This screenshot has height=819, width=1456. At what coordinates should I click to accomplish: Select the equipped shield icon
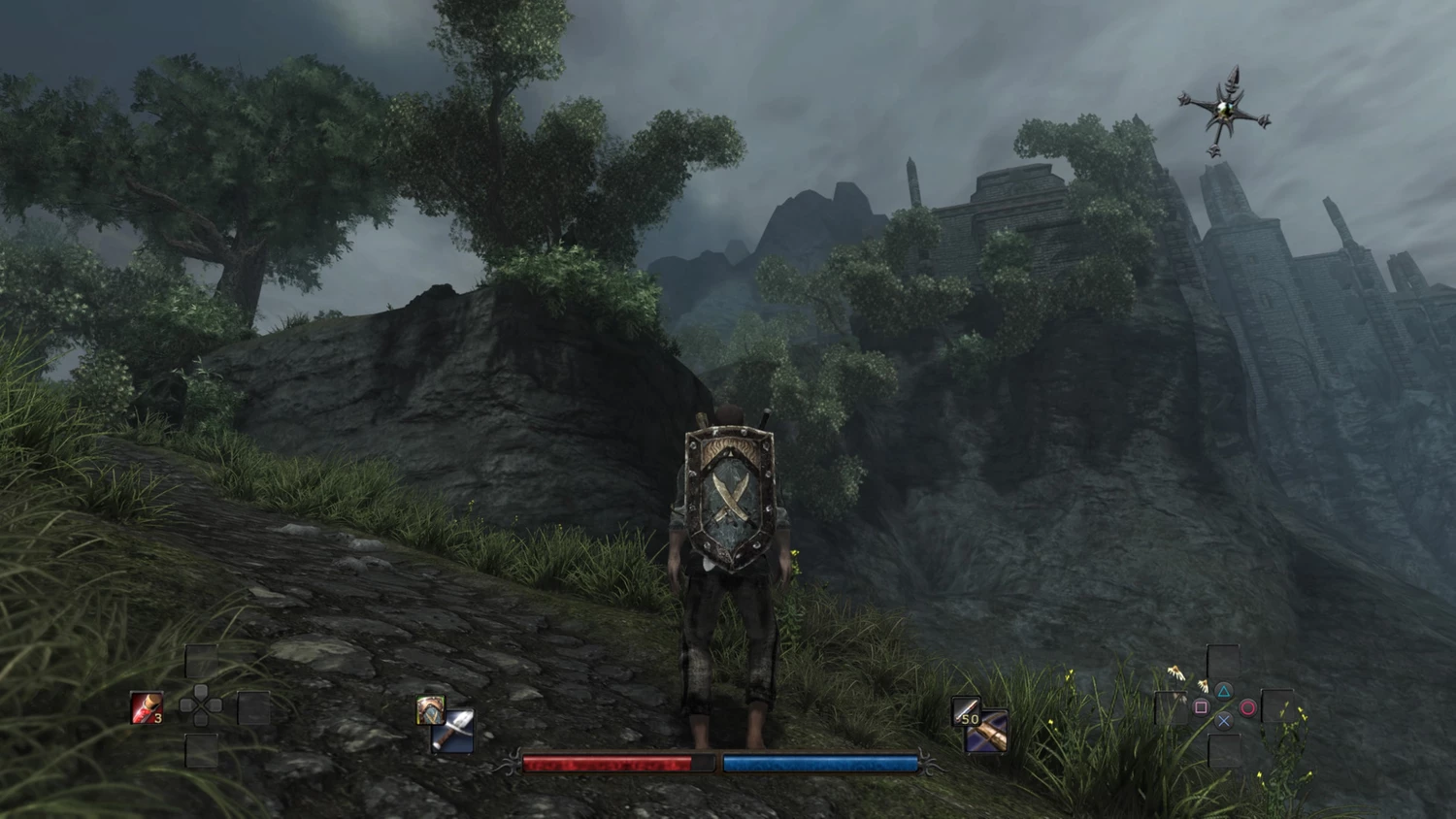coord(430,709)
